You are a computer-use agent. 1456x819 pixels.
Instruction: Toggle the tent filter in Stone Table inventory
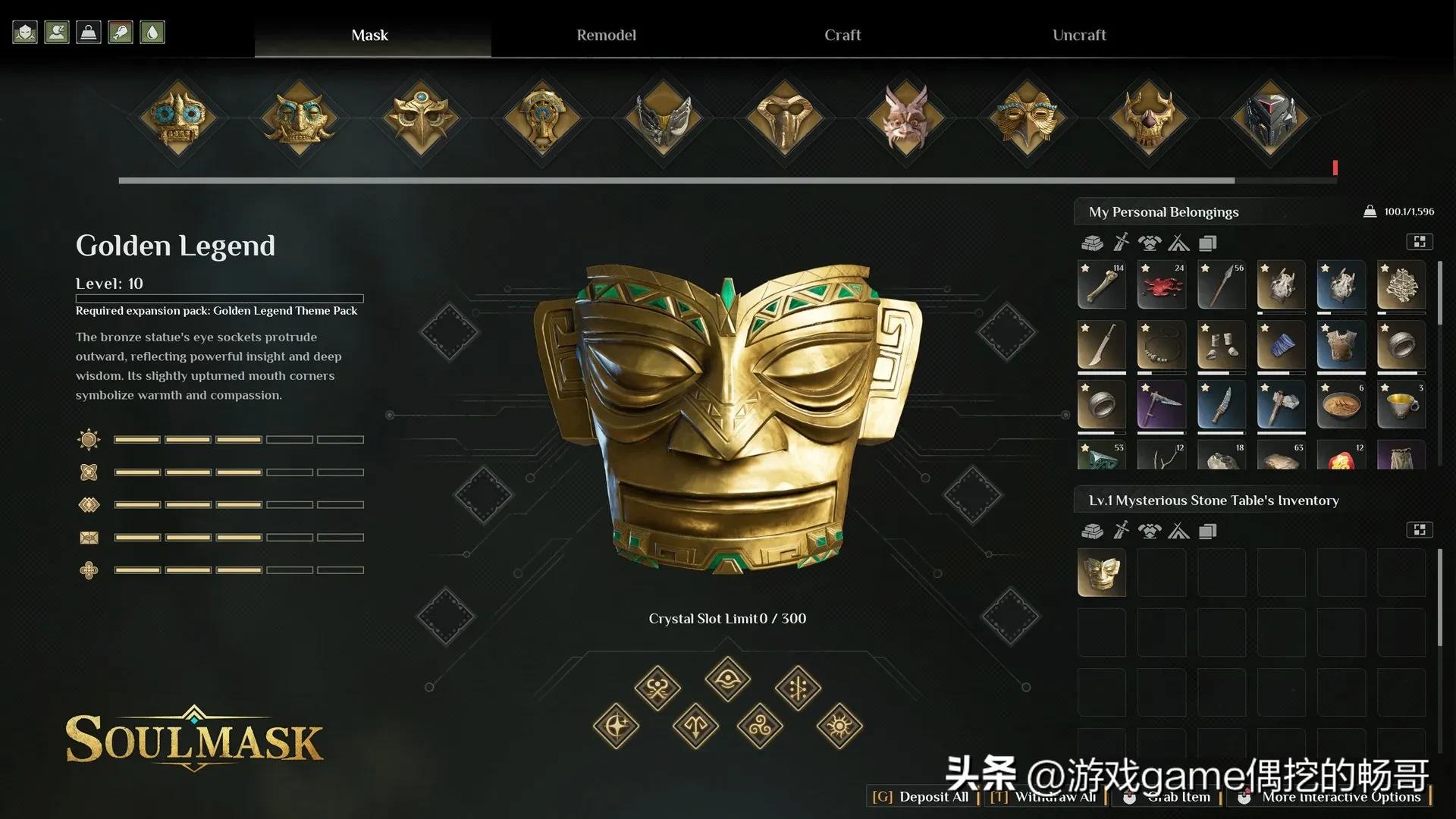pyautogui.click(x=1178, y=531)
